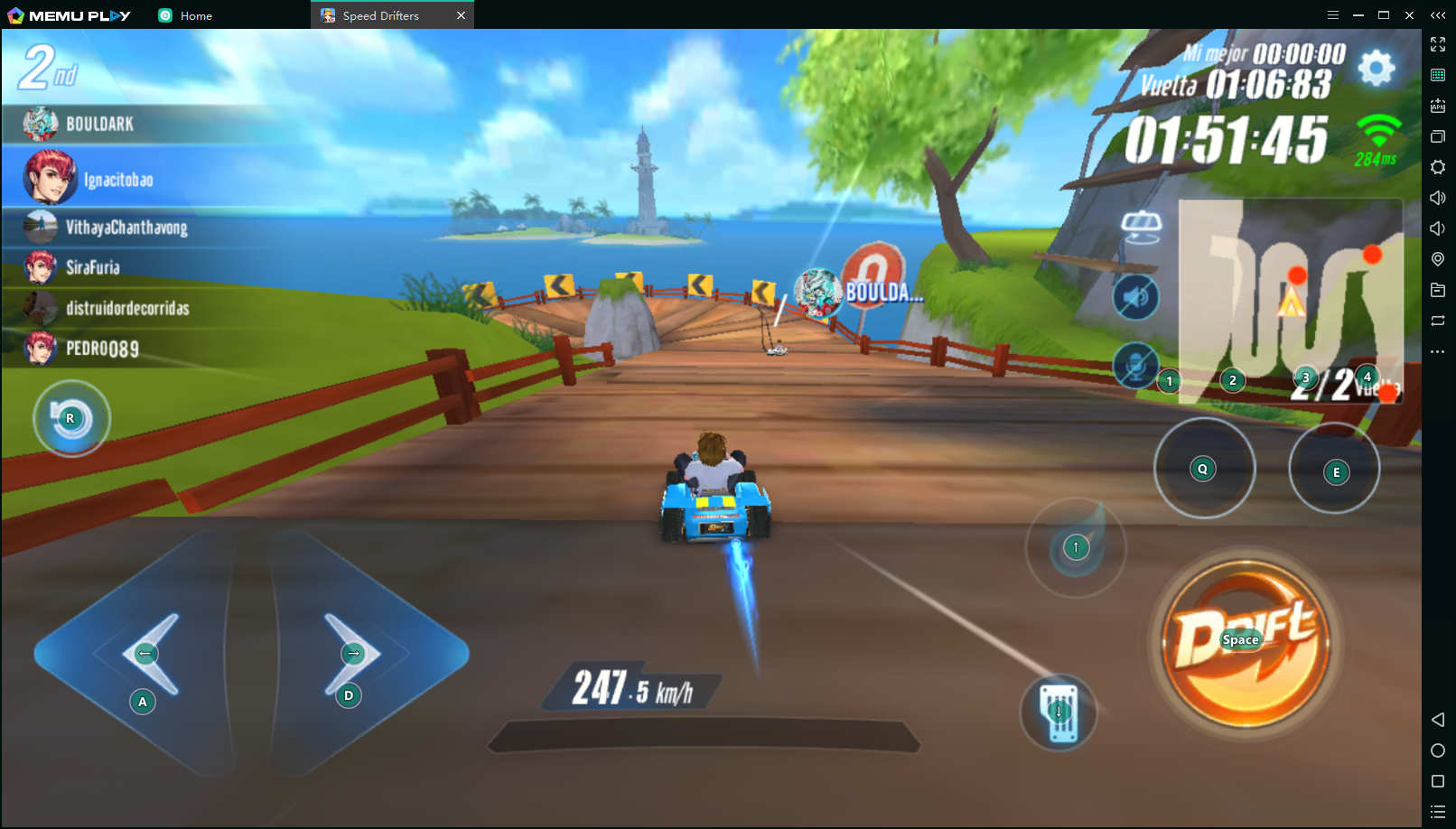Open MEmu keyboard mapping icon

tap(1437, 74)
